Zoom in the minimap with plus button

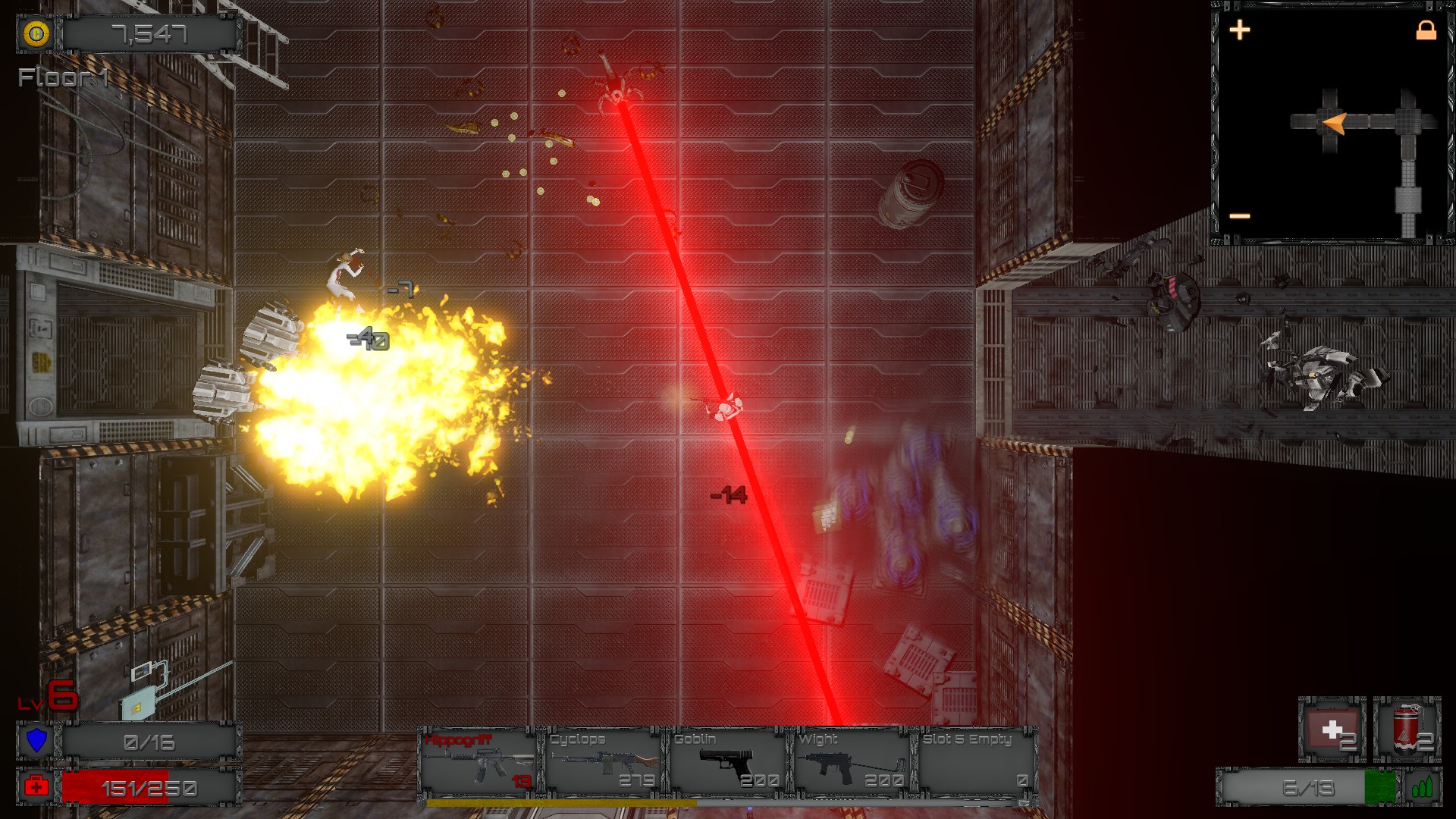tap(1240, 30)
